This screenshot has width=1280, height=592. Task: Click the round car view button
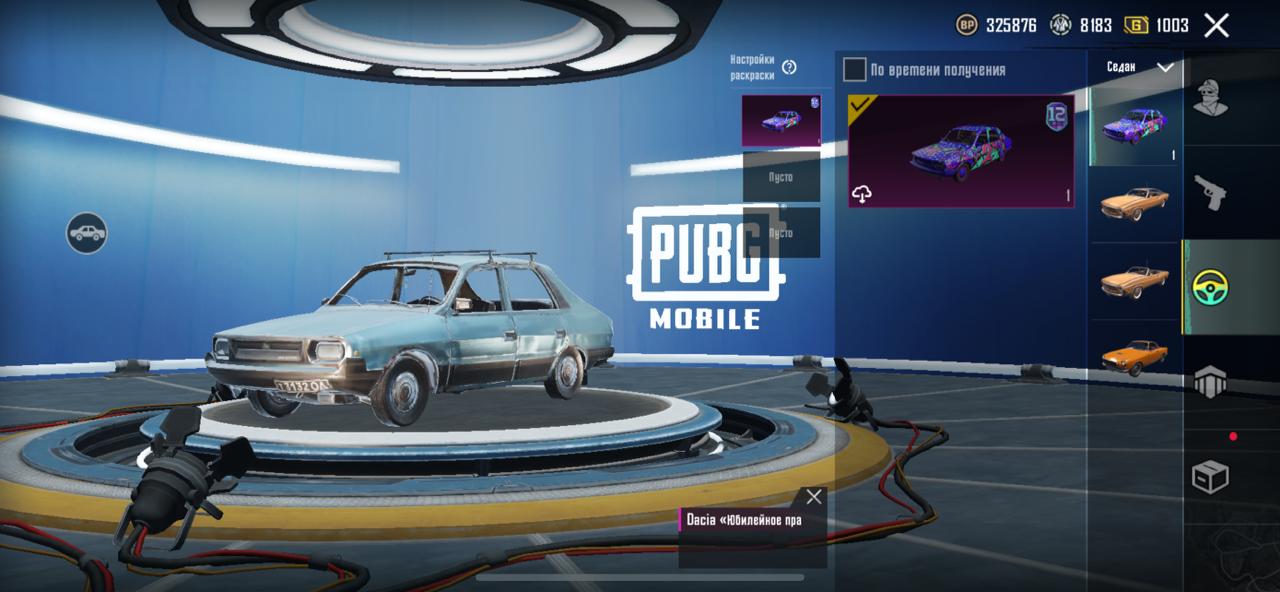click(x=87, y=233)
